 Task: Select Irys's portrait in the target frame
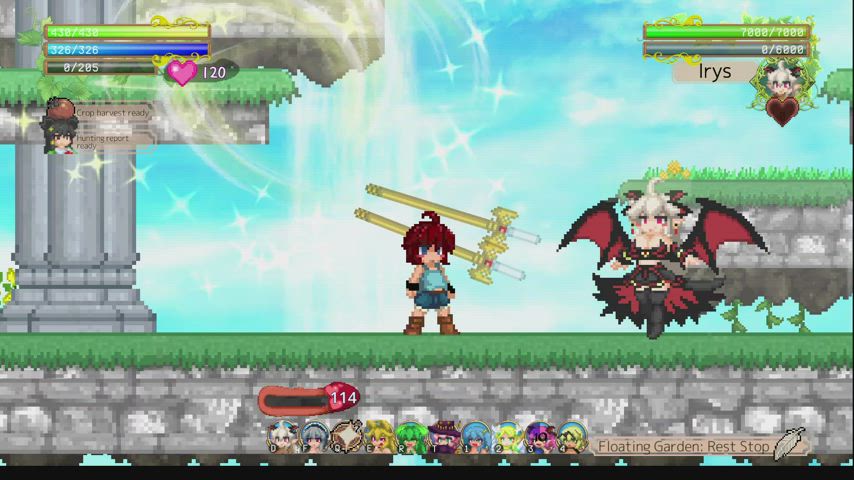click(x=778, y=77)
